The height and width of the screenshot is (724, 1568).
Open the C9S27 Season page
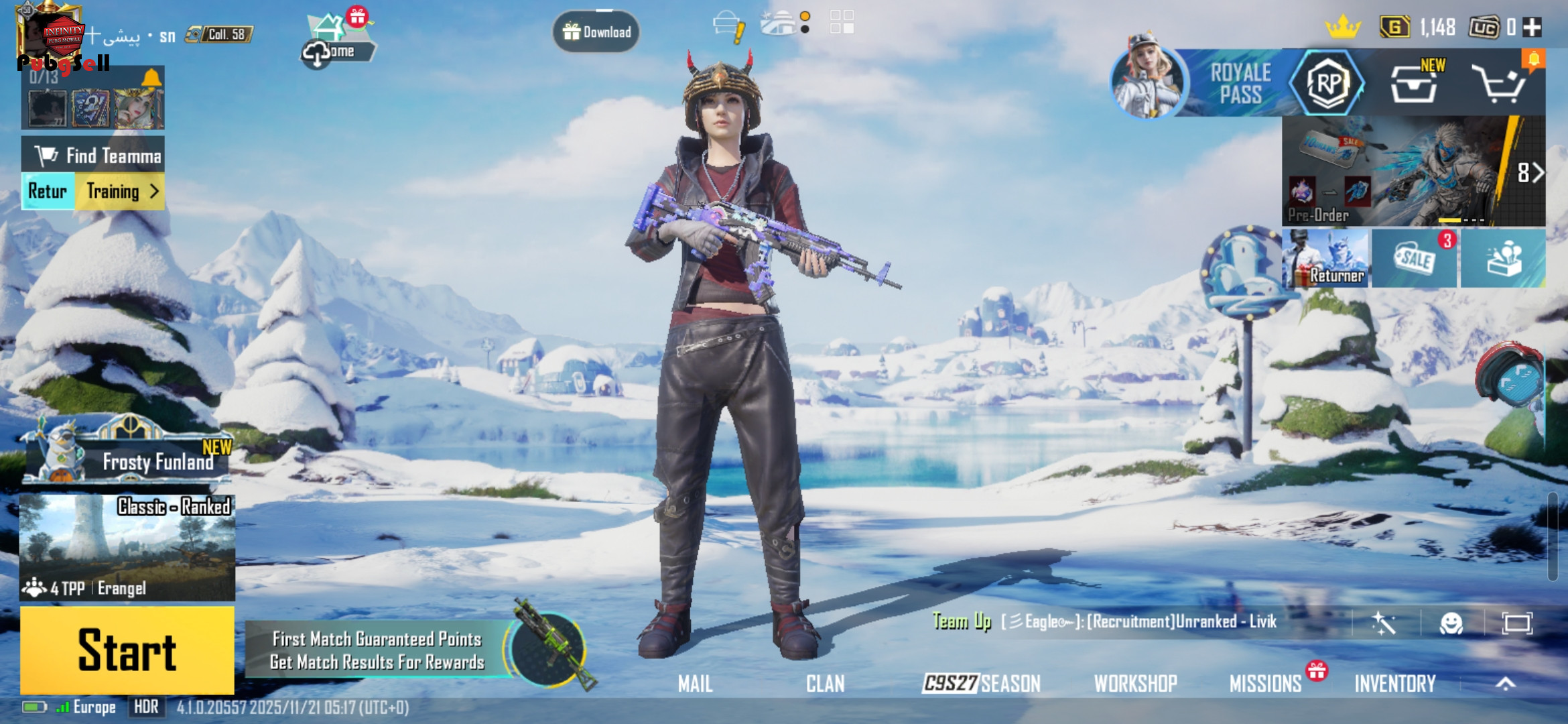[982, 684]
